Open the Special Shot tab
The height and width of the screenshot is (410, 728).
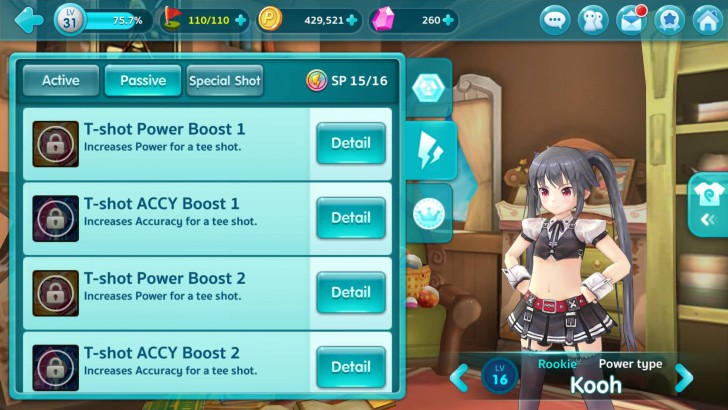(225, 81)
